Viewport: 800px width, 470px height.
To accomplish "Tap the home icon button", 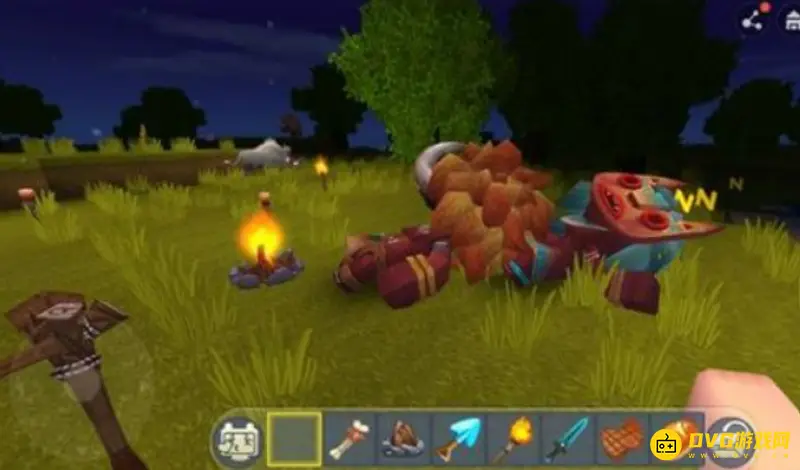I will pos(790,19).
